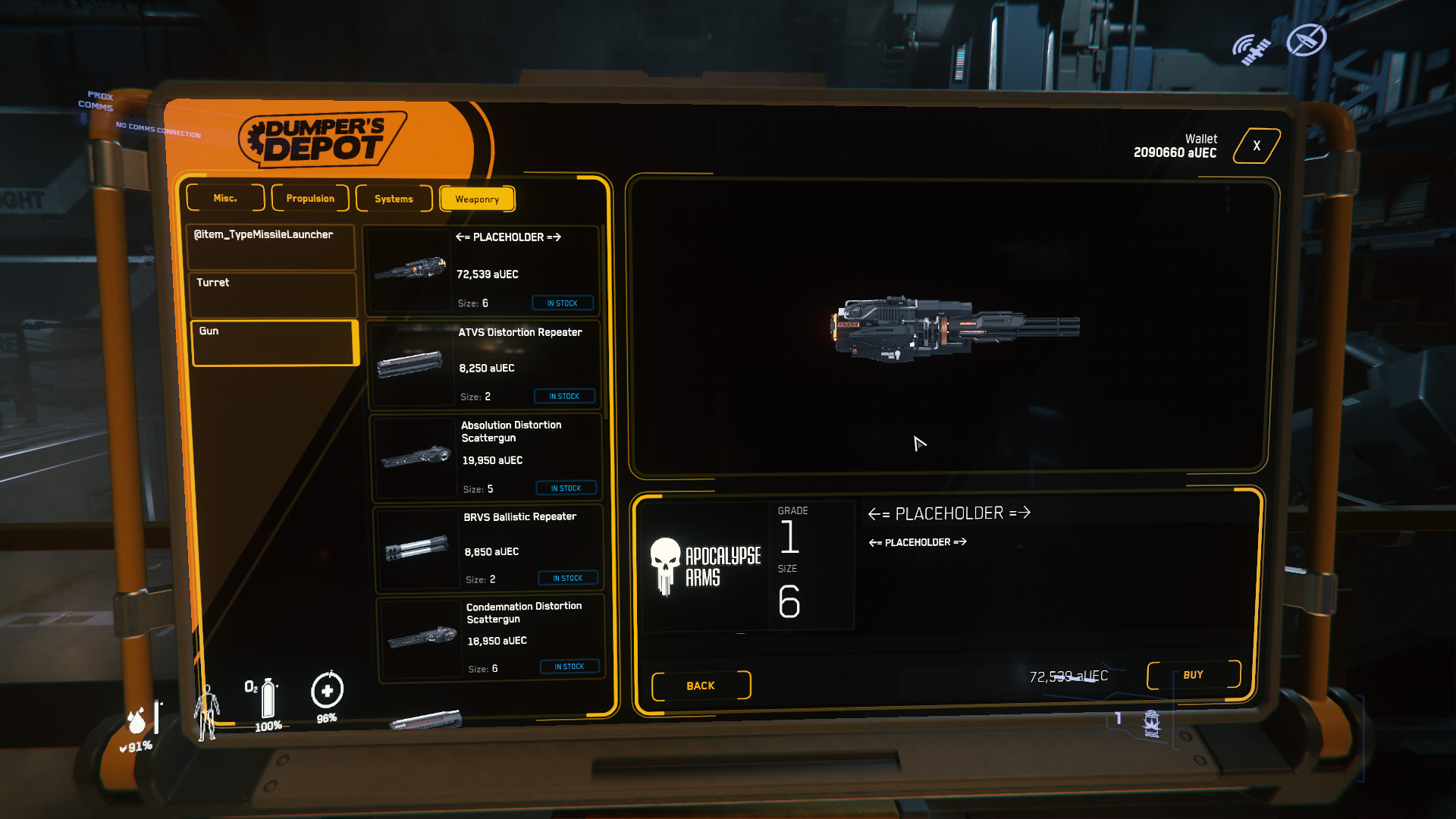This screenshot has width=1456, height=819.
Task: Select the Systems tab
Action: tap(394, 199)
